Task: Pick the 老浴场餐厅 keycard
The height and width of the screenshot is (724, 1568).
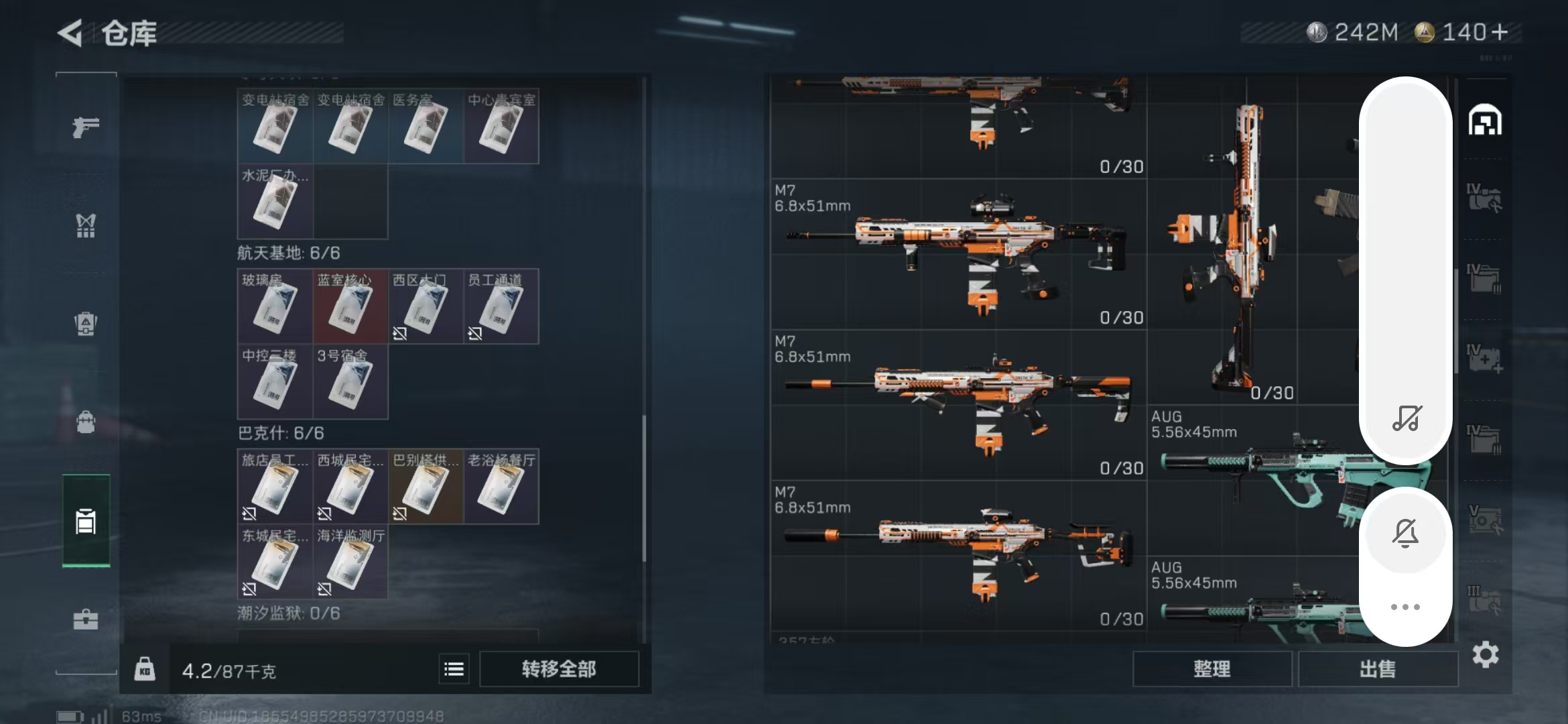Action: (501, 487)
